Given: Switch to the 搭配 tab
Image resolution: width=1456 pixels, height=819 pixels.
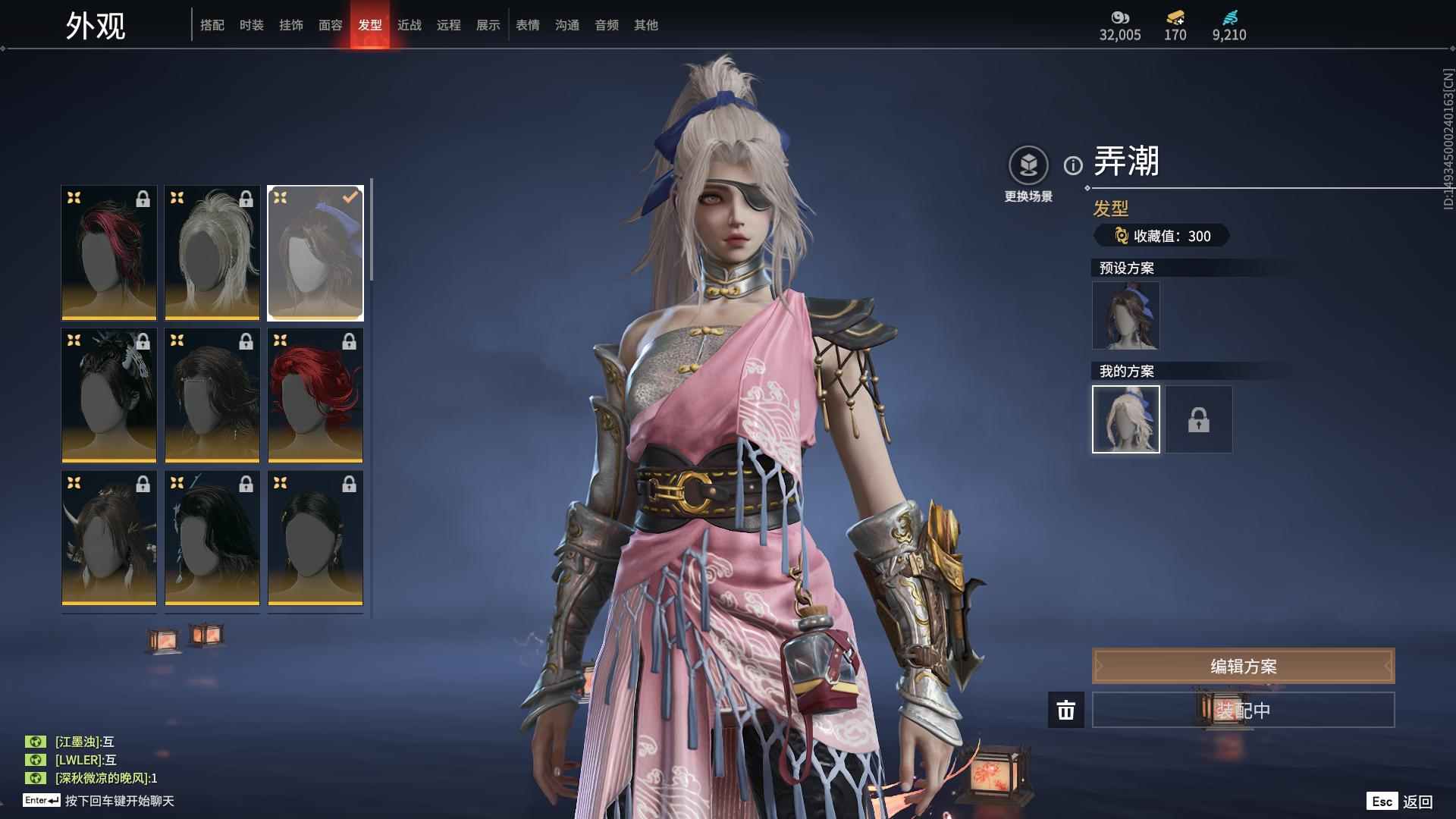Looking at the screenshot, I should pyautogui.click(x=212, y=25).
